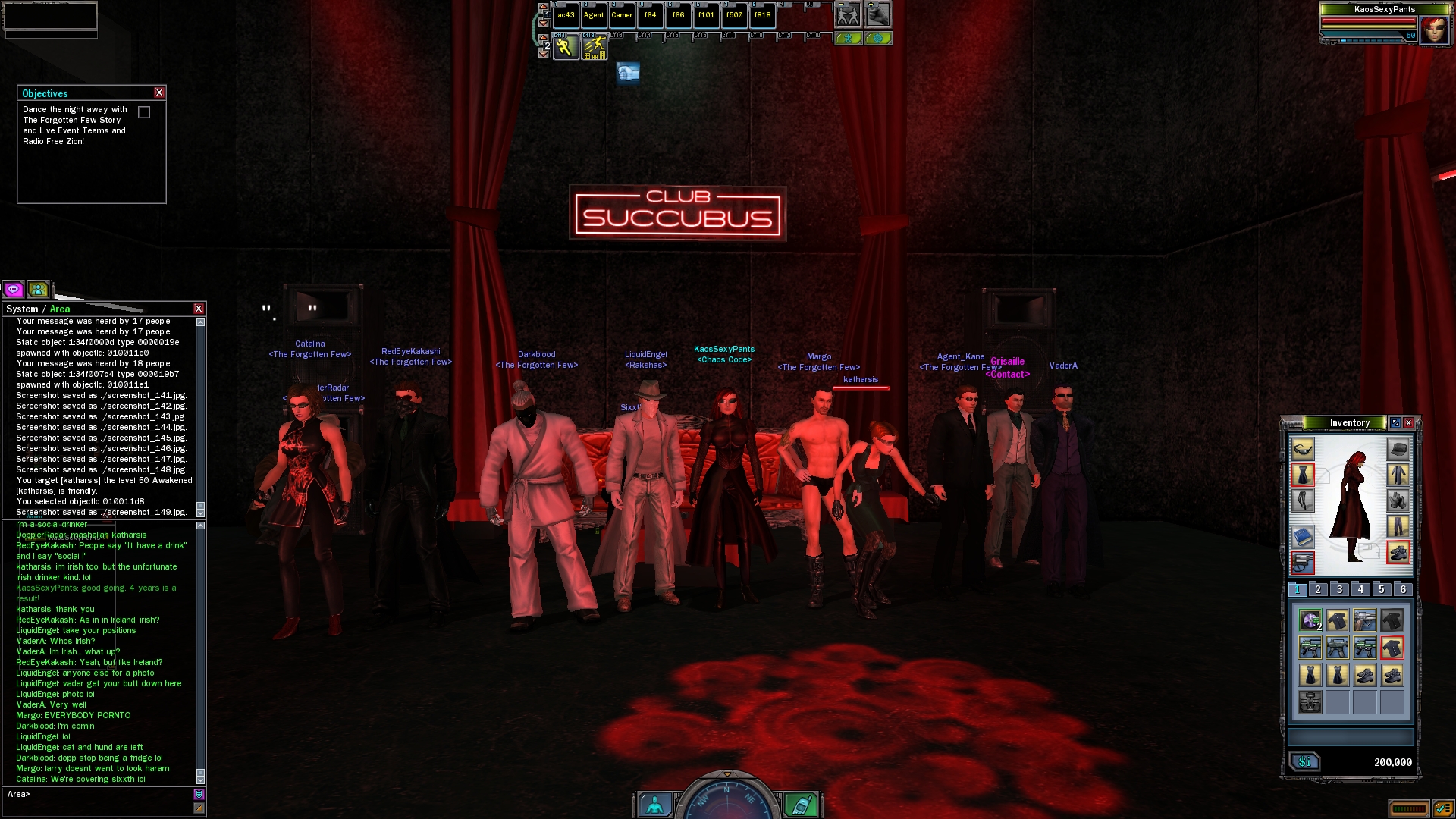Close the Objectives panel

coord(159,93)
